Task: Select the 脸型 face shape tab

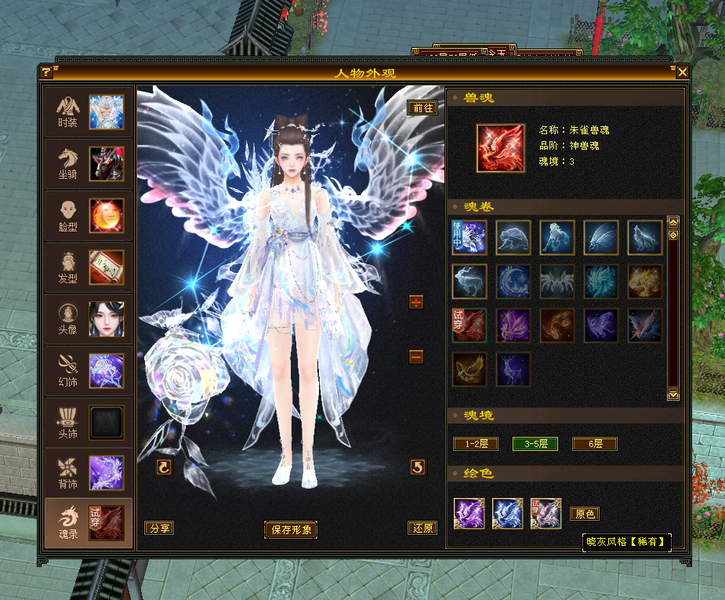Action: pos(88,215)
